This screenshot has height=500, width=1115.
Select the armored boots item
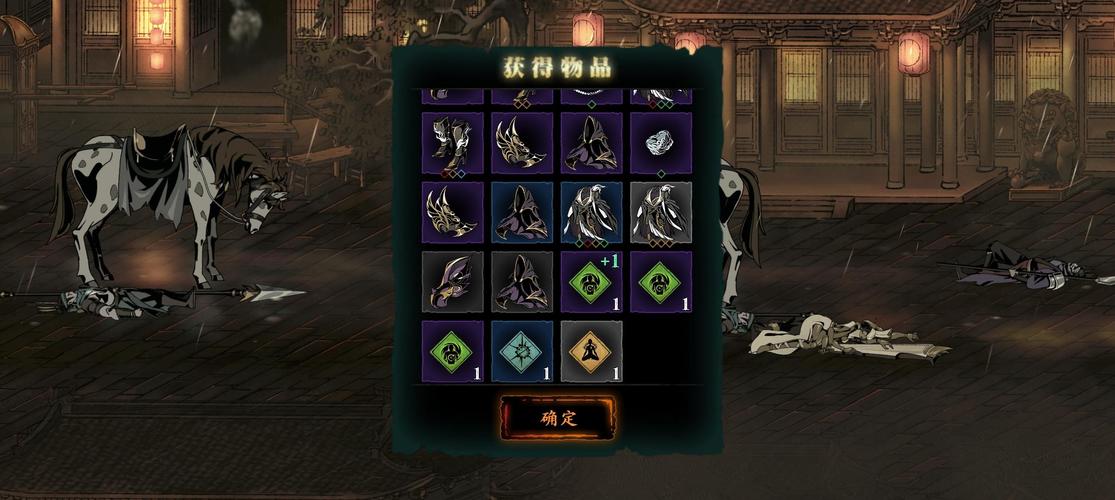click(452, 143)
